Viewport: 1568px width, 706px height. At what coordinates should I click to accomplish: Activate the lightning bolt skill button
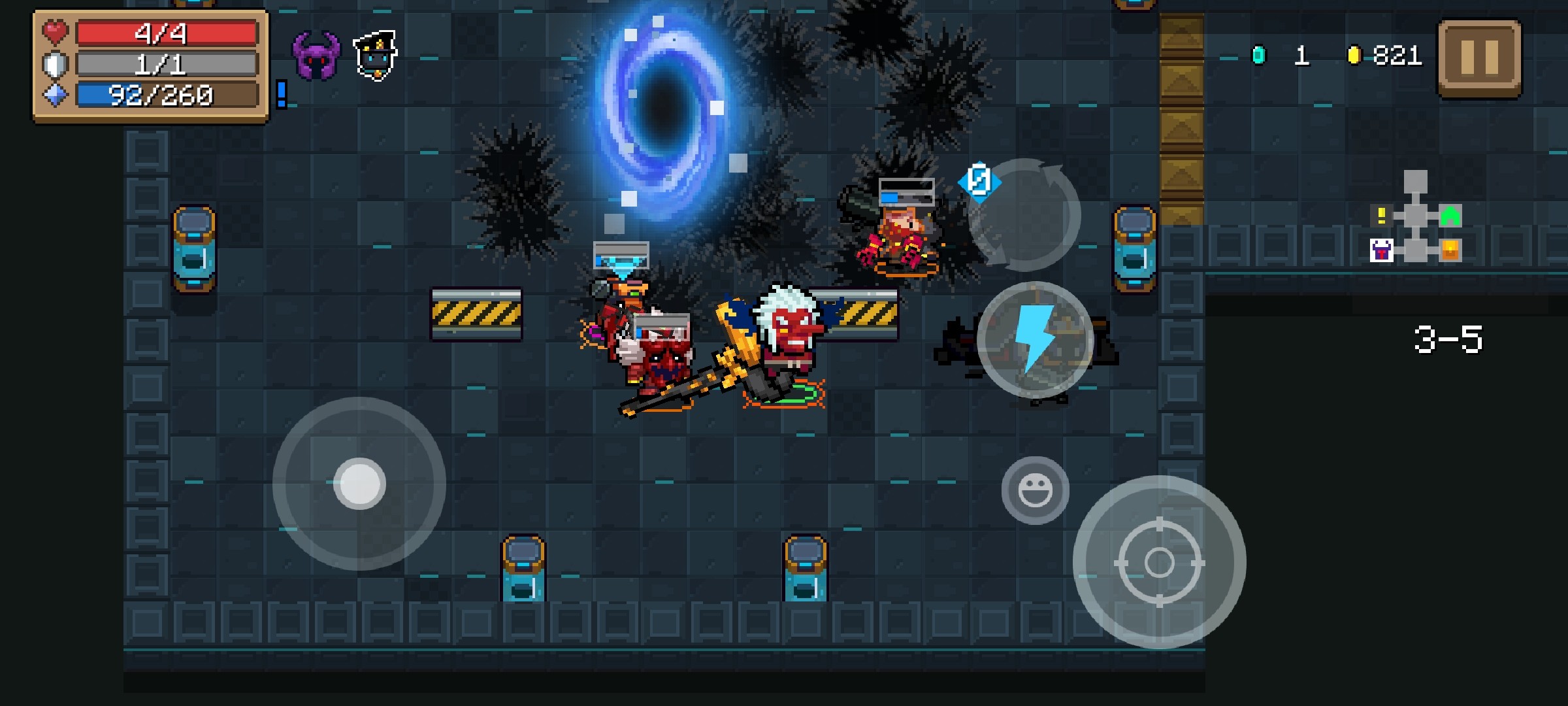point(1035,339)
